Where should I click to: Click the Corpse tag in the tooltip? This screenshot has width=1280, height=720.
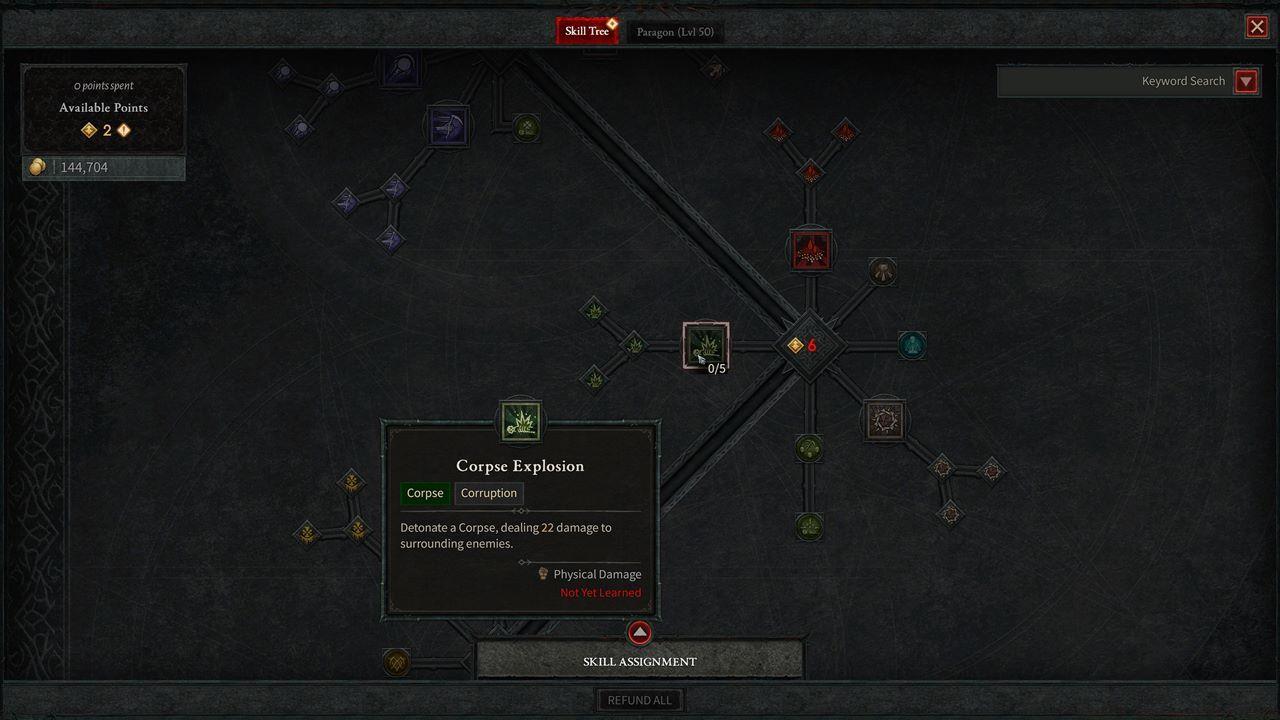tap(424, 493)
